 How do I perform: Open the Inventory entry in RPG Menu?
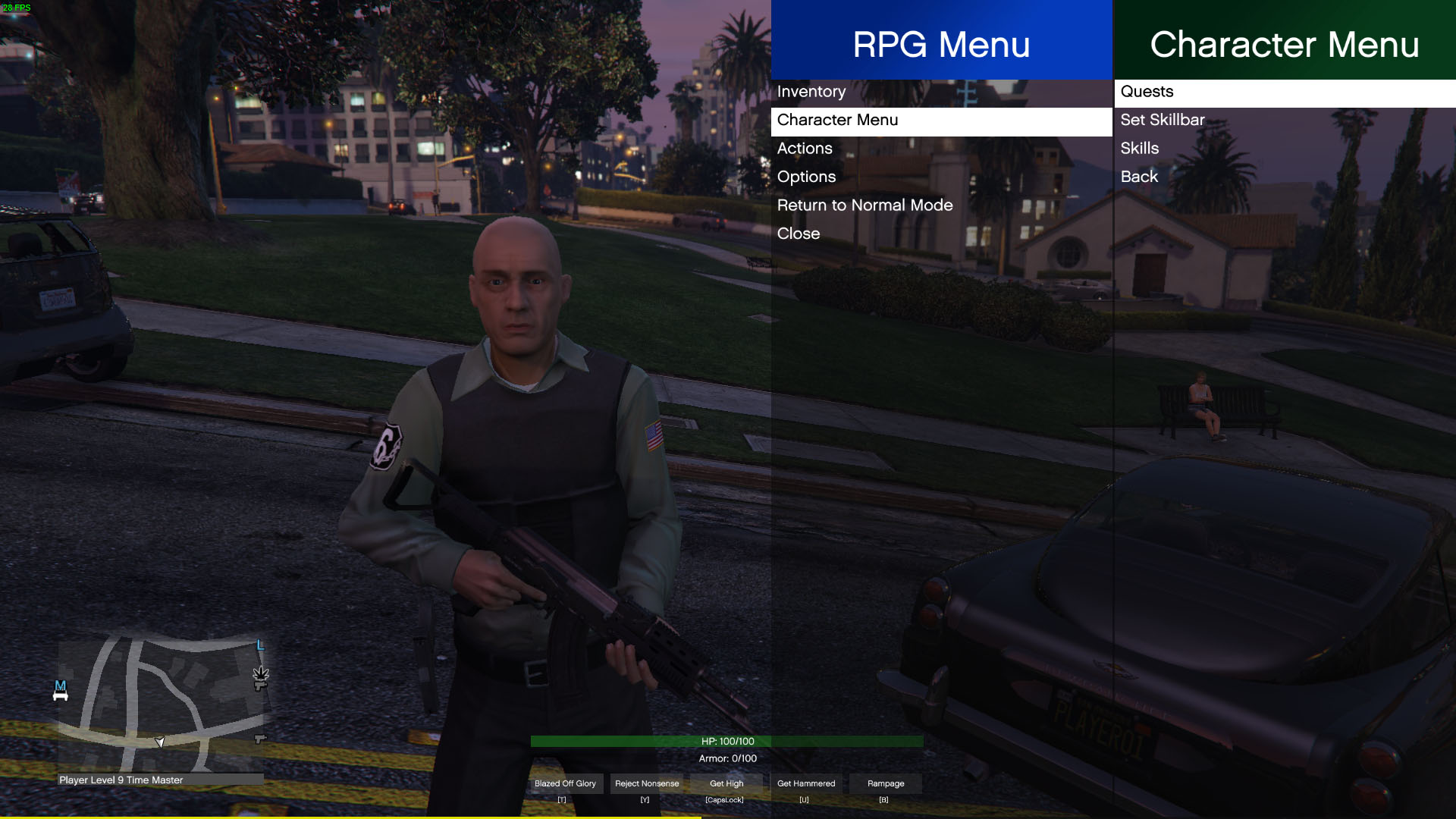[811, 92]
